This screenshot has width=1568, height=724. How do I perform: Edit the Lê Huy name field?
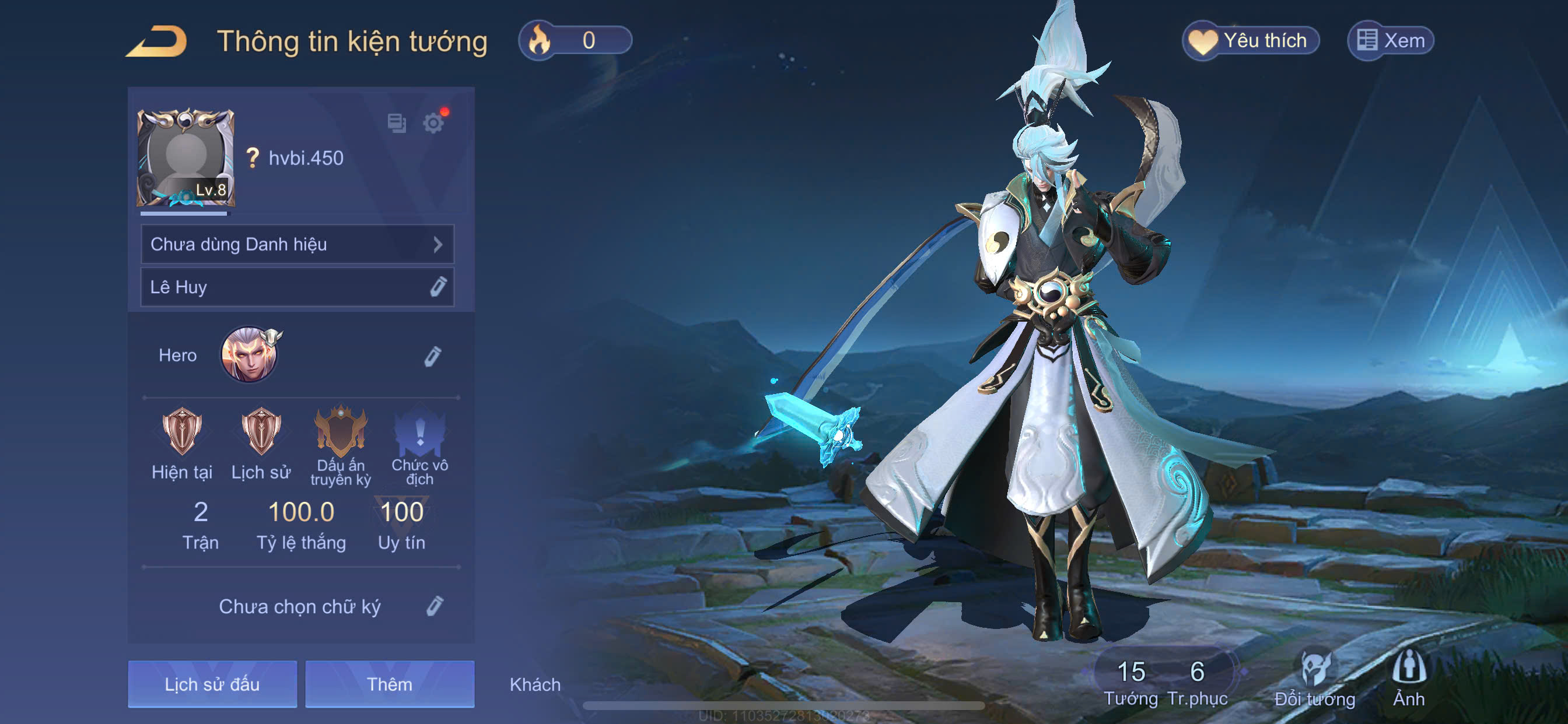[x=437, y=287]
